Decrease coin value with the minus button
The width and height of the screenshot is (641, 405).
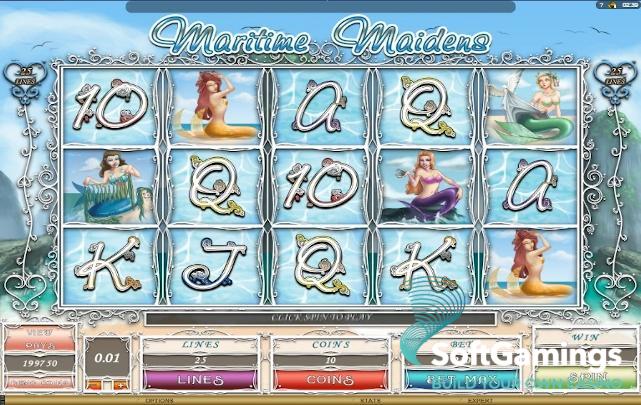[x=93, y=383]
